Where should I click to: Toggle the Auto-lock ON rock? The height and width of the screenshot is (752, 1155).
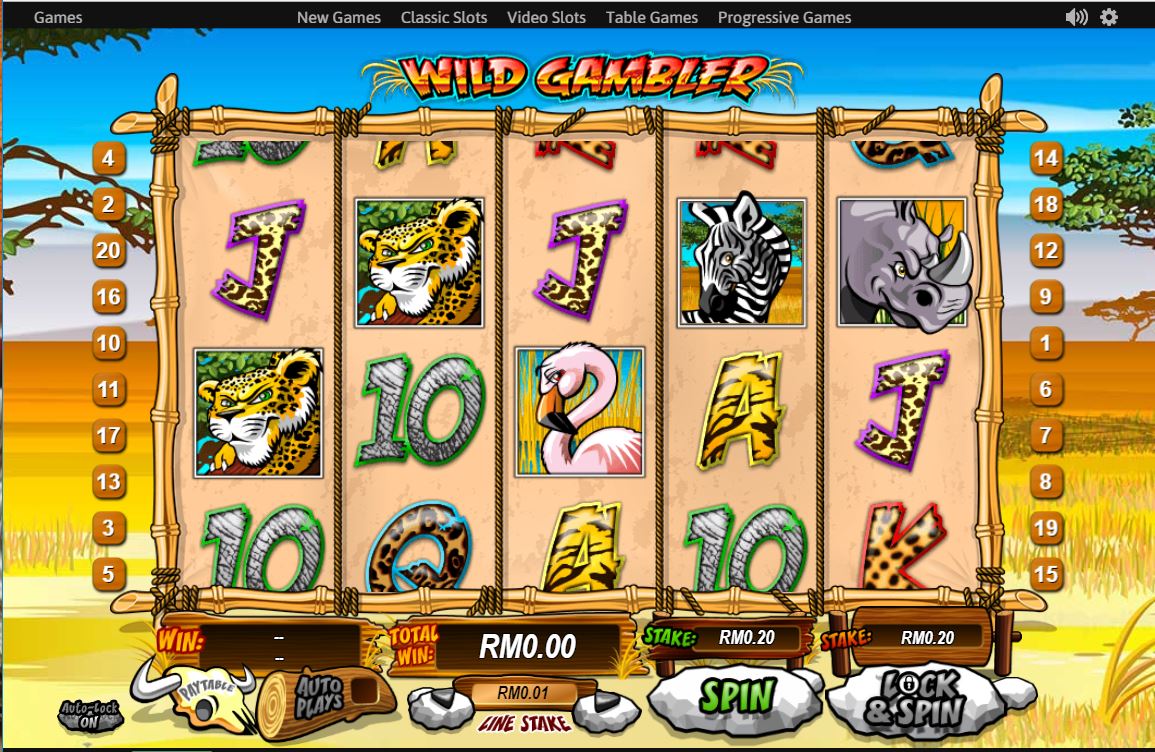(89, 714)
